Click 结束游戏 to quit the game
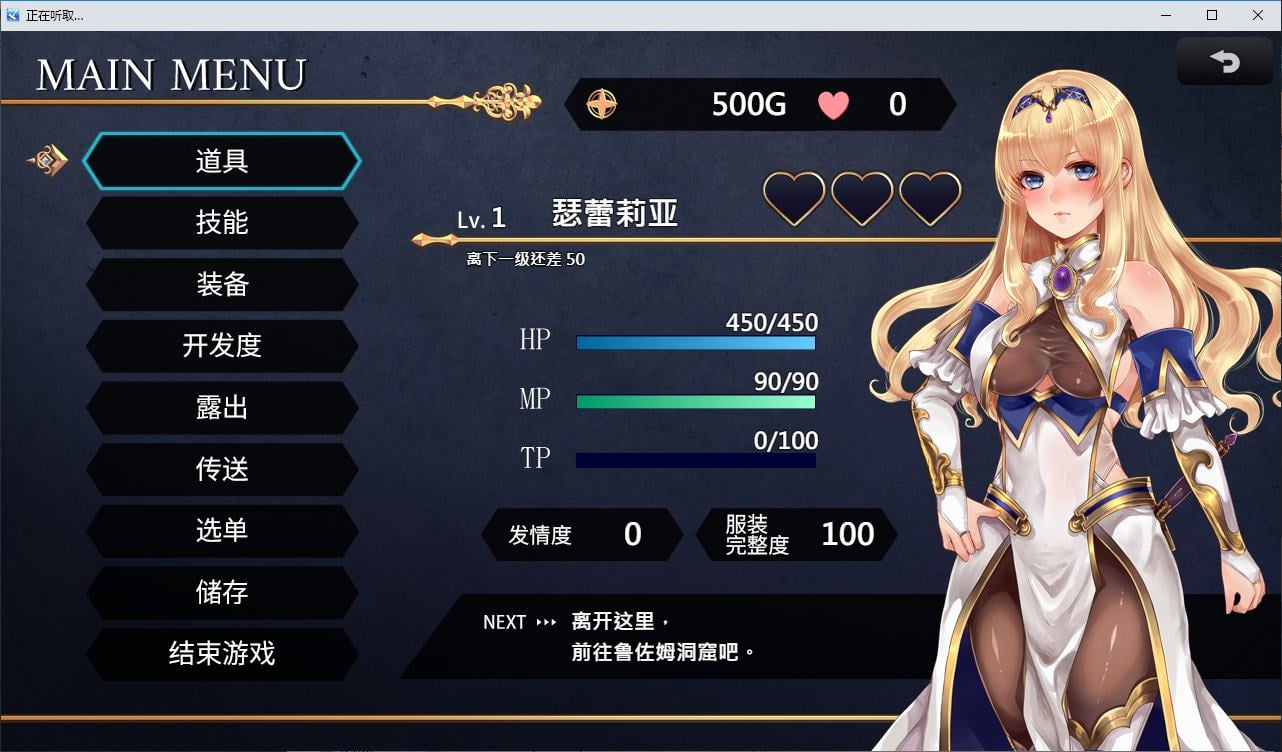The width and height of the screenshot is (1282, 752). 222,655
